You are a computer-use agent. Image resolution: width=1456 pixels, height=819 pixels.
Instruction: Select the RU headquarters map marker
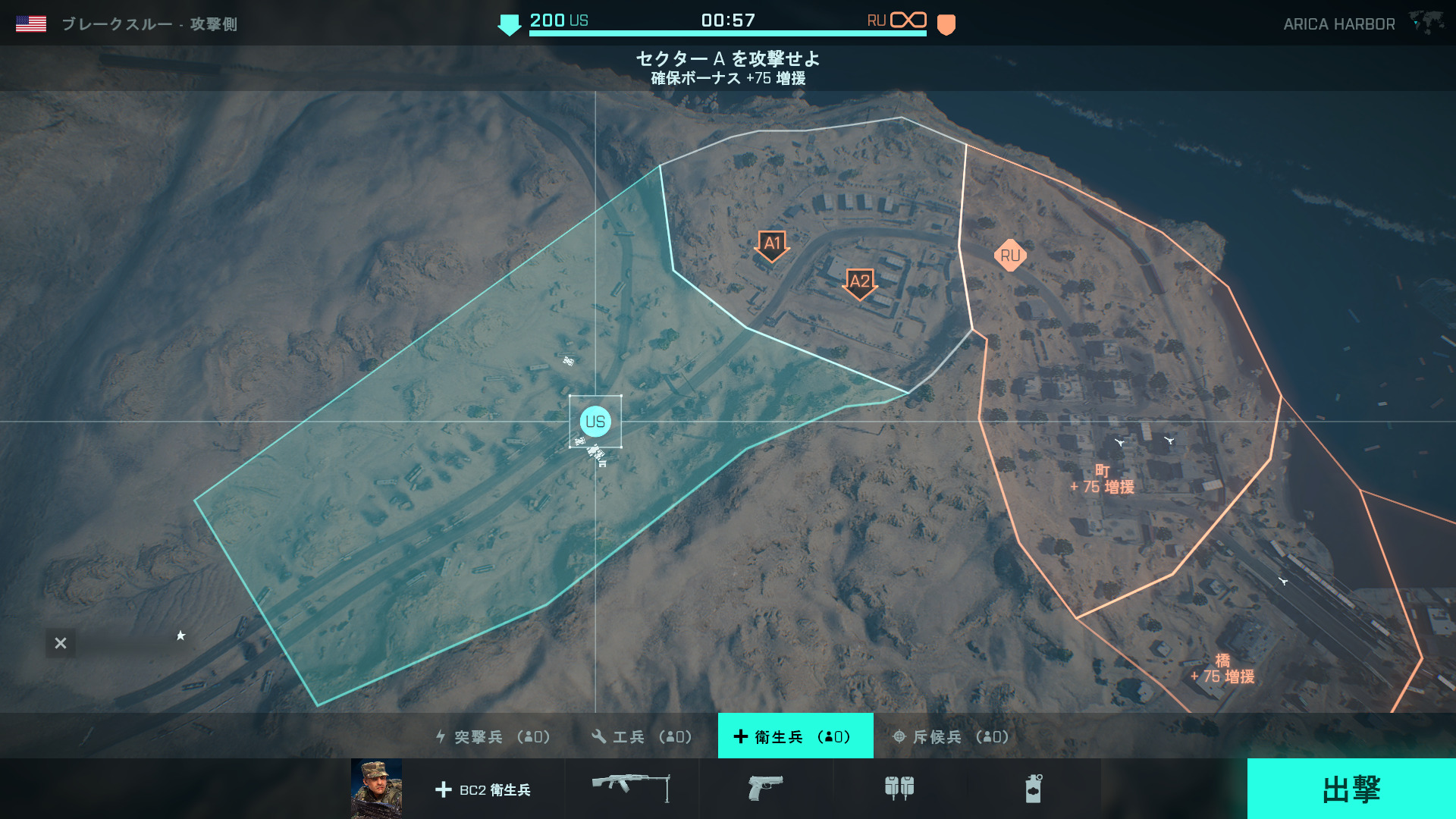tap(1010, 256)
